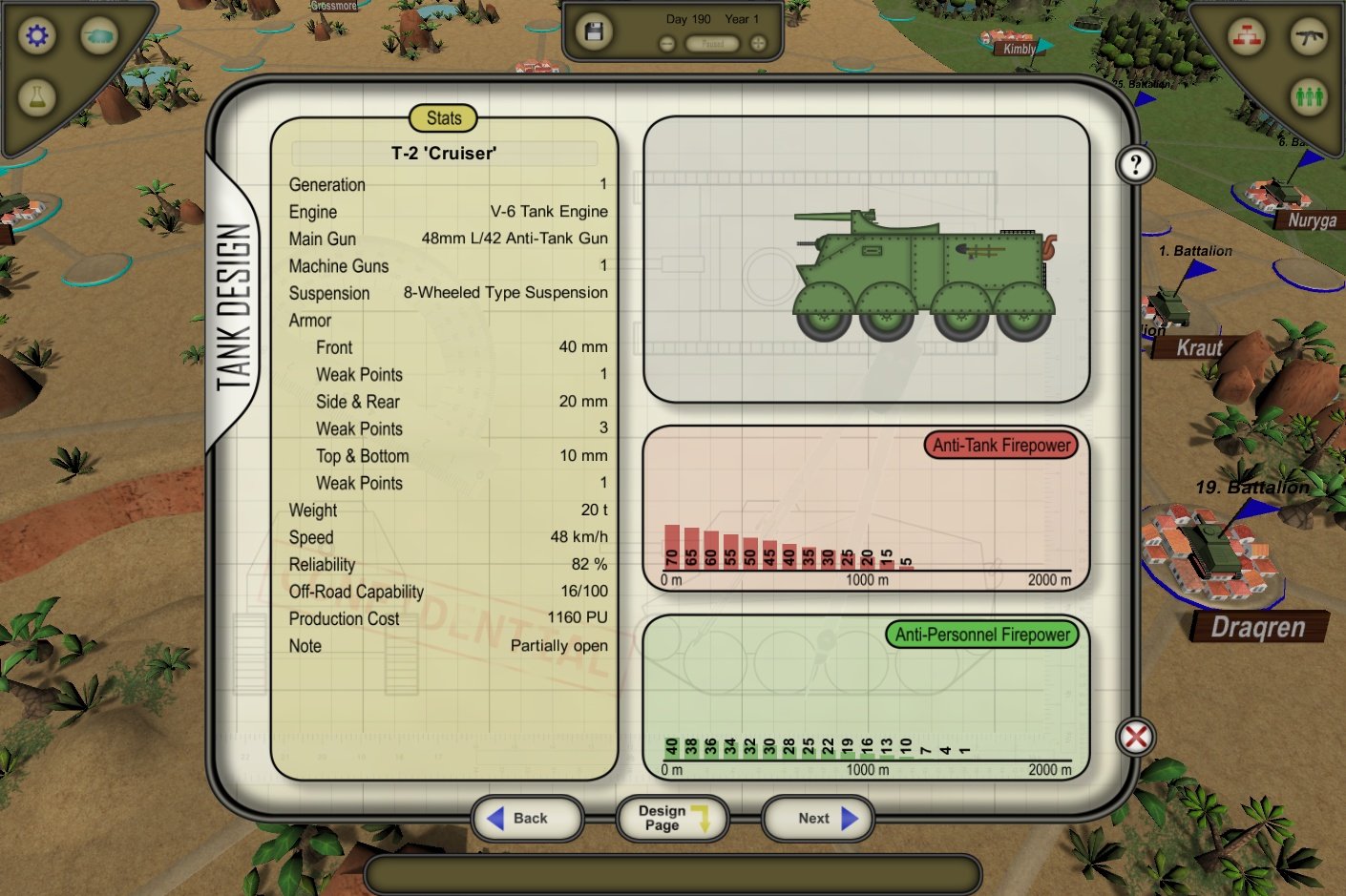This screenshot has height=896, width=1346.
Task: Open army organization via the chart icon
Action: click(x=1249, y=35)
